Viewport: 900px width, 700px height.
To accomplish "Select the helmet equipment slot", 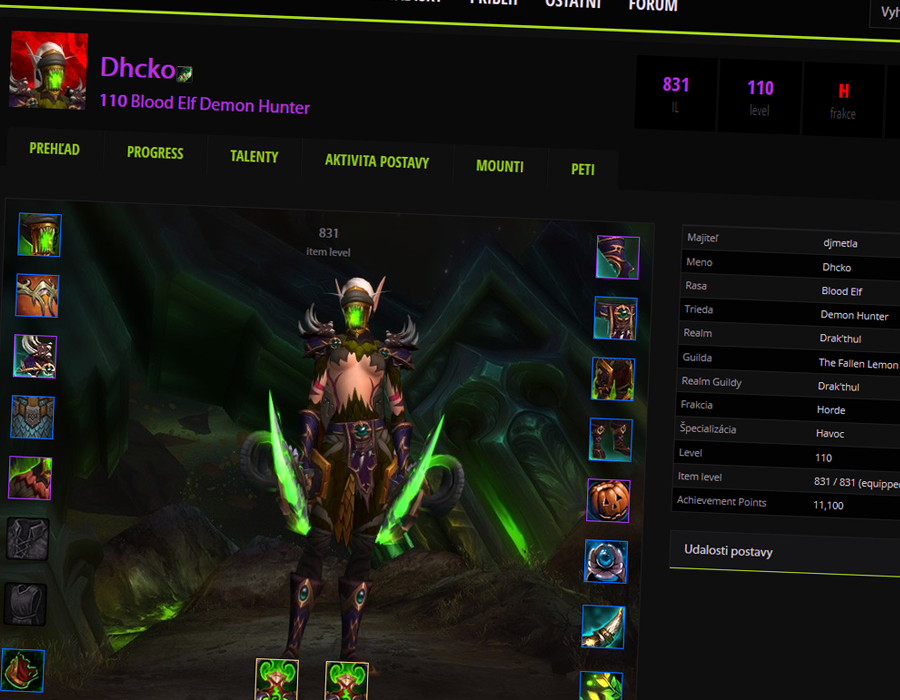I will coord(40,235).
